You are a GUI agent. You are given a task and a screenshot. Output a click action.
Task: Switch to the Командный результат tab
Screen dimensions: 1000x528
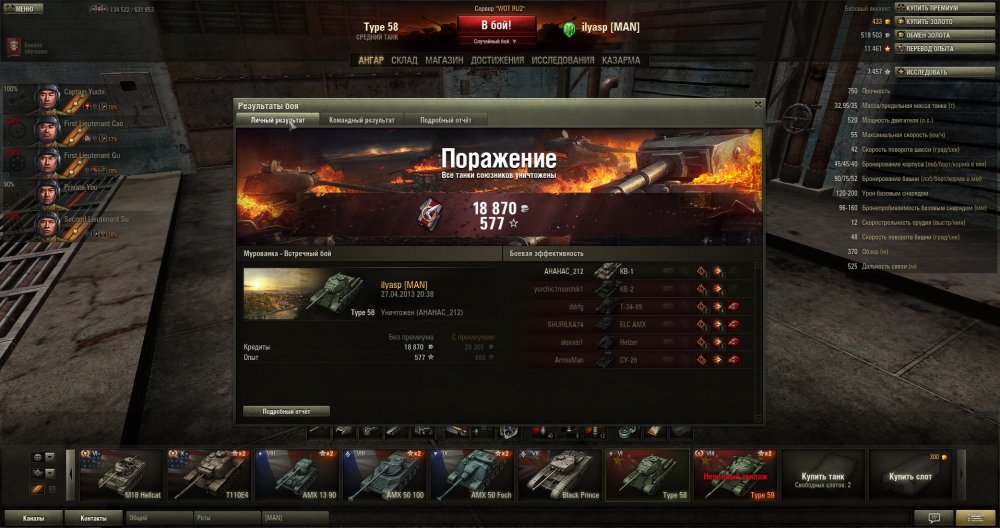[x=361, y=120]
